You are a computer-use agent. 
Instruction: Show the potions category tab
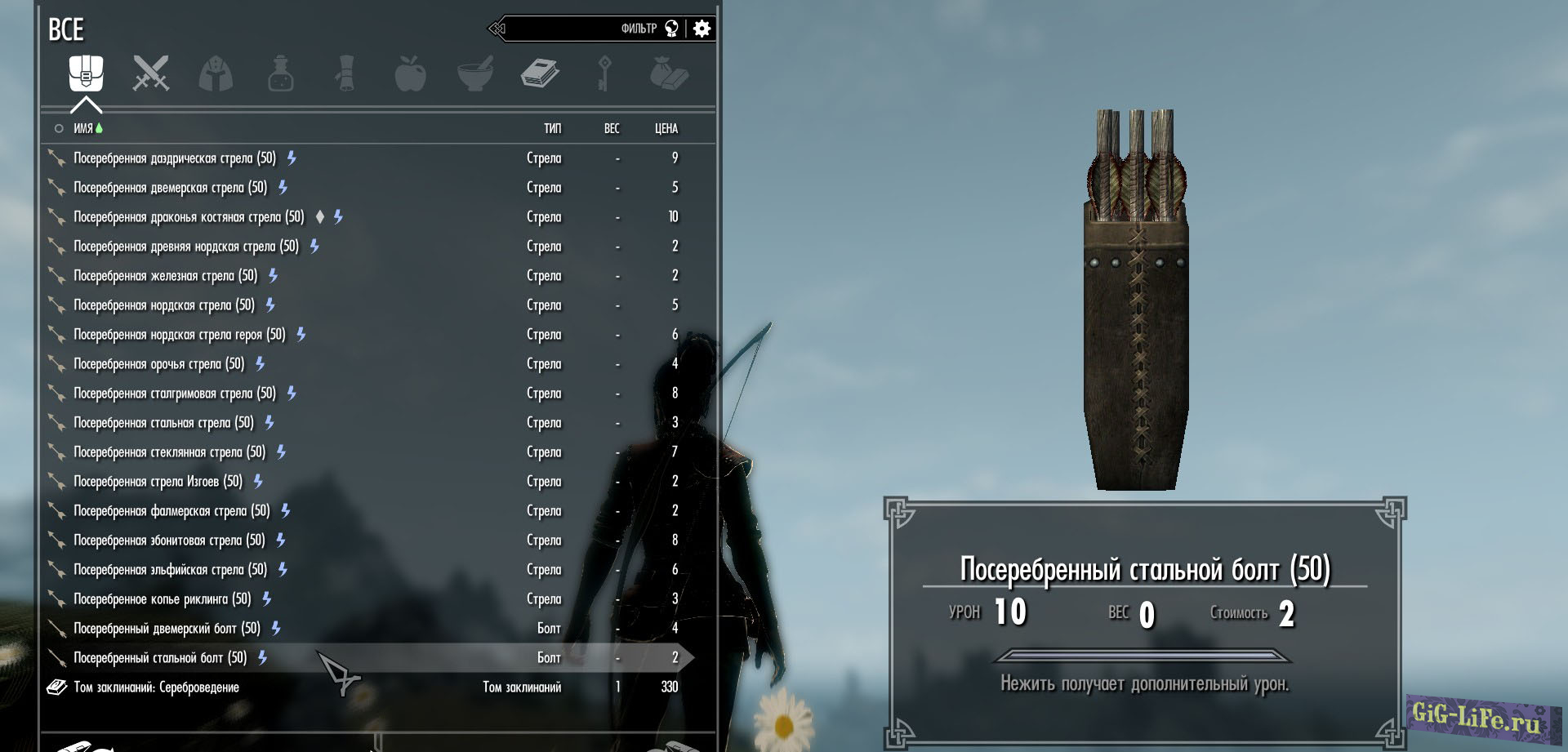(280, 73)
